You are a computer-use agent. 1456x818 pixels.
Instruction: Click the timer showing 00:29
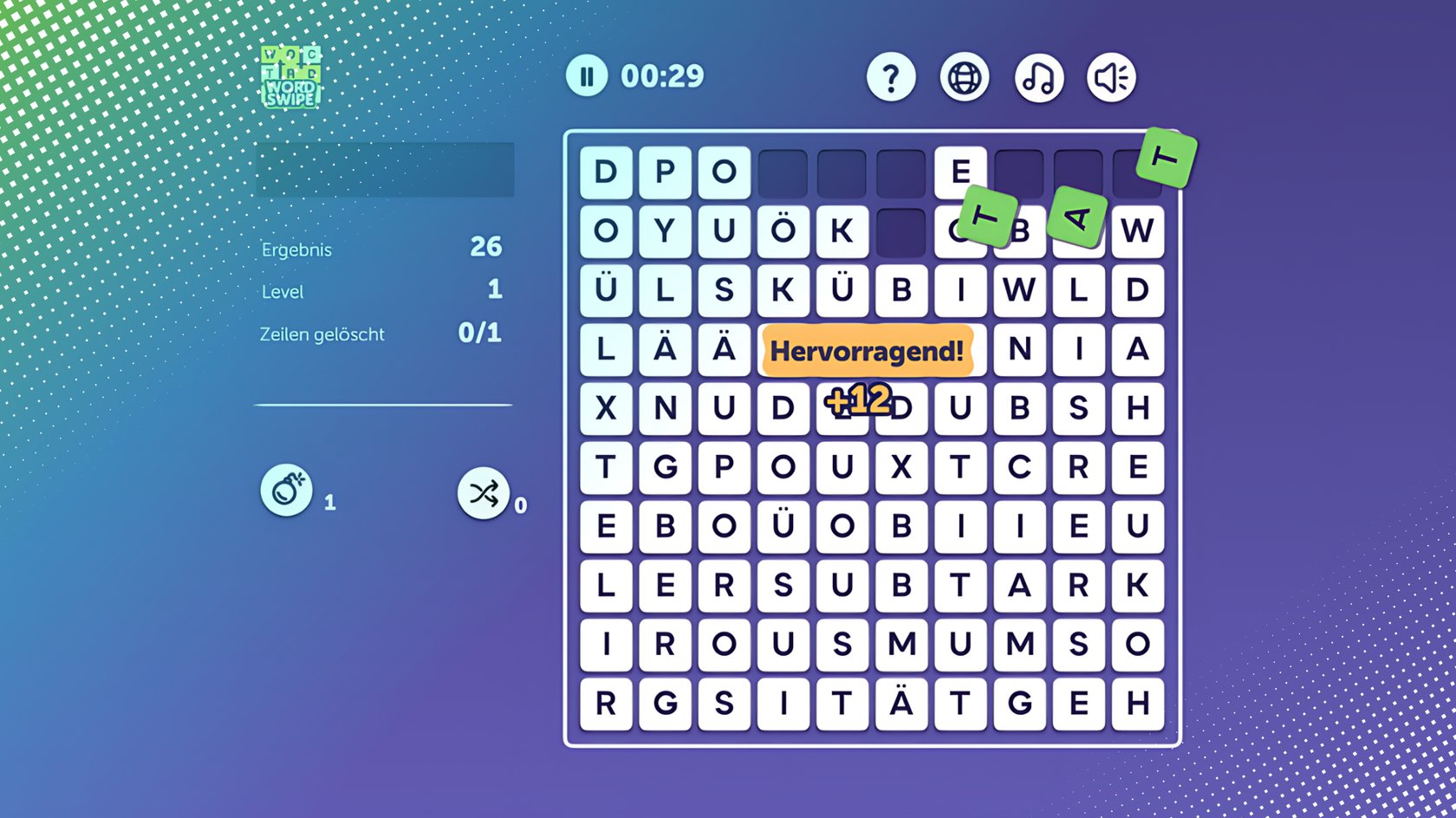[661, 76]
